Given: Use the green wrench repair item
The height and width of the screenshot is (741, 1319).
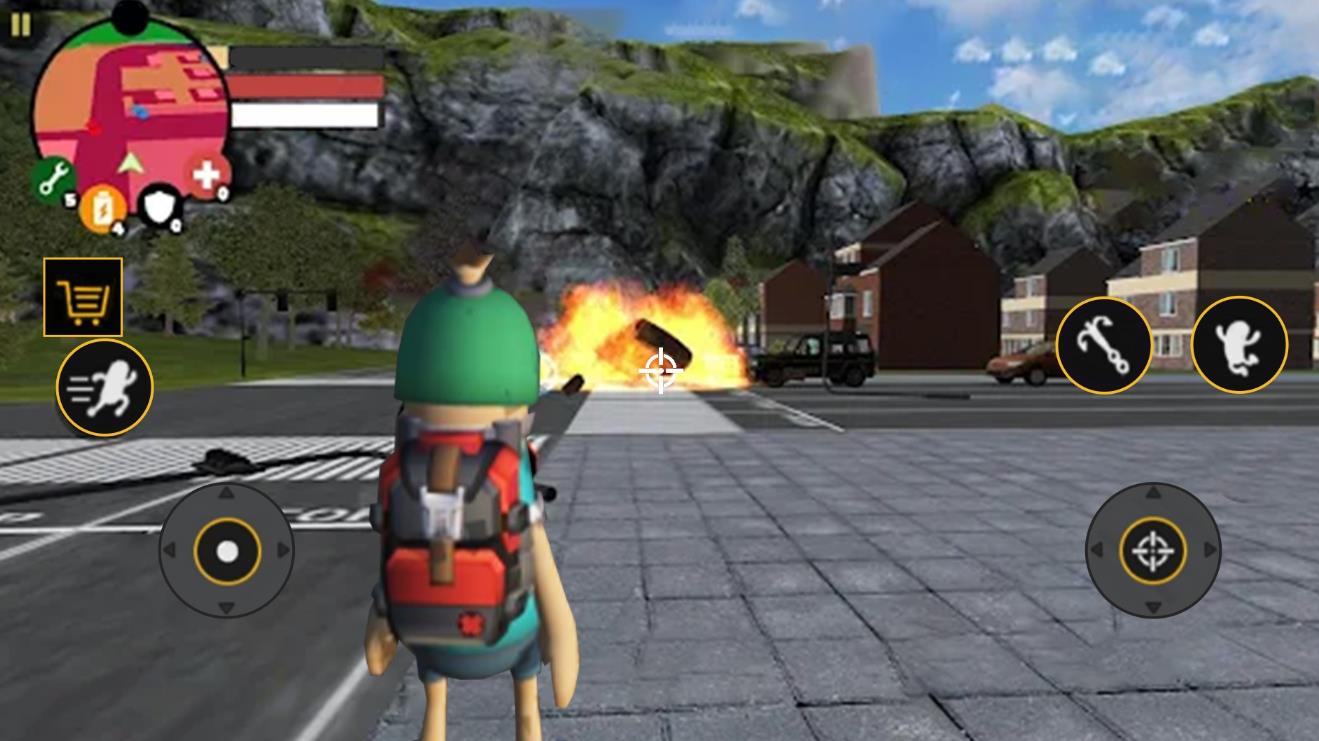Looking at the screenshot, I should pyautogui.click(x=54, y=180).
